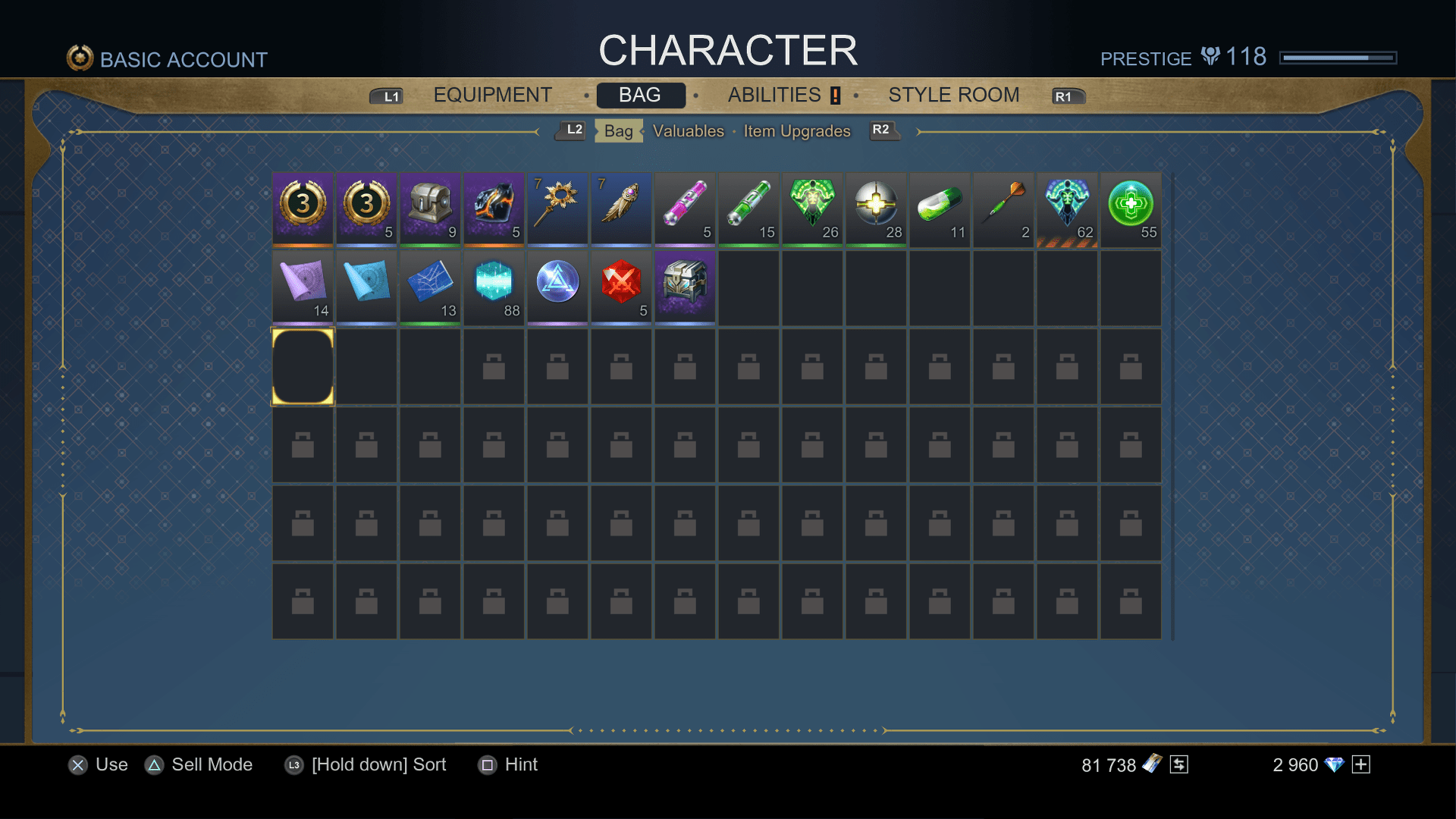The image size is (1456, 819).
Task: Open the ornate white chest in second row
Action: click(685, 286)
